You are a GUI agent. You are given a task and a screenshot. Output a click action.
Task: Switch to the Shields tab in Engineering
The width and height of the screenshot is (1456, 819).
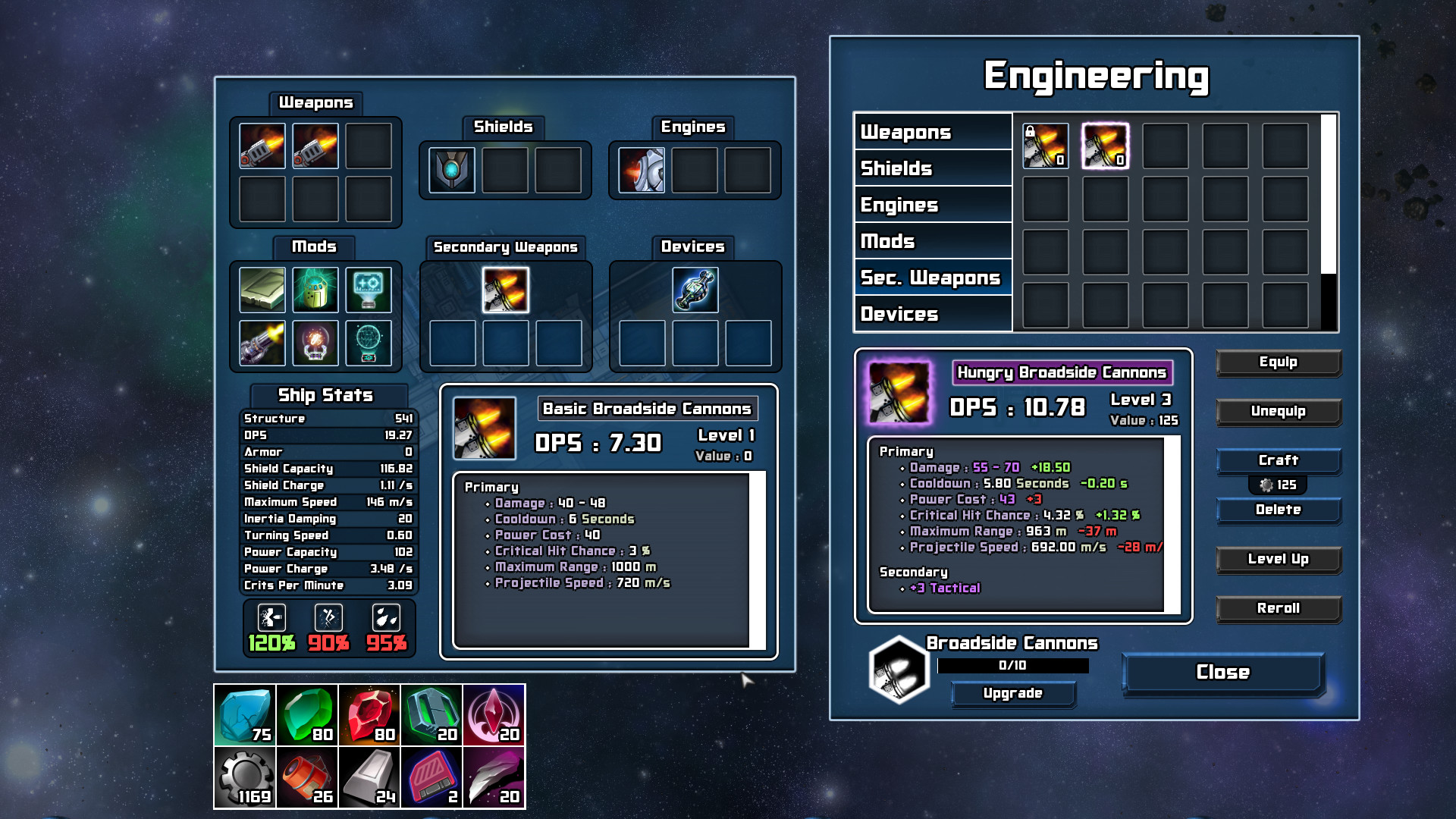pyautogui.click(x=933, y=168)
